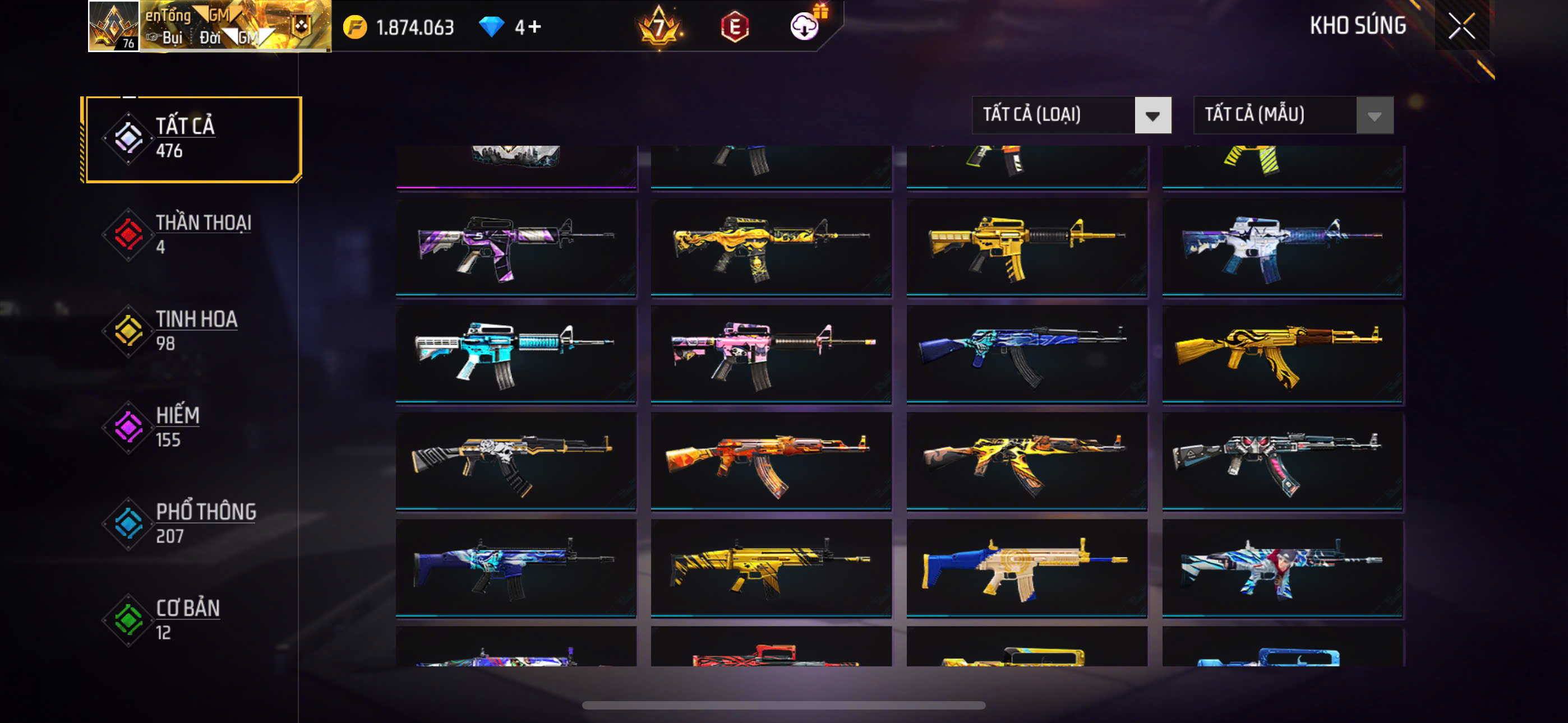Pick the pink M4A1 skin
The height and width of the screenshot is (723, 1568).
[771, 354]
